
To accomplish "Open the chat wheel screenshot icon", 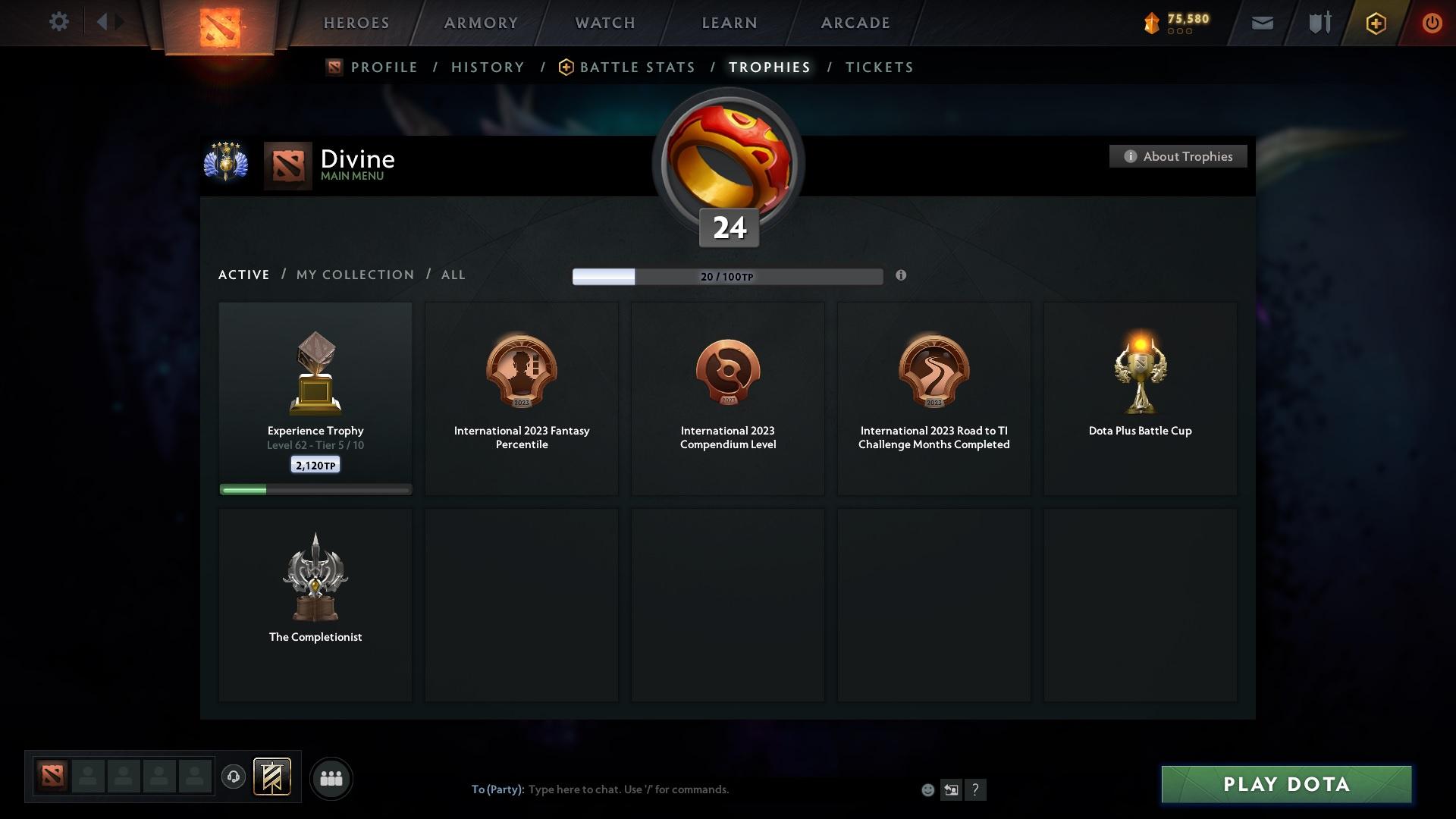I will tap(952, 789).
